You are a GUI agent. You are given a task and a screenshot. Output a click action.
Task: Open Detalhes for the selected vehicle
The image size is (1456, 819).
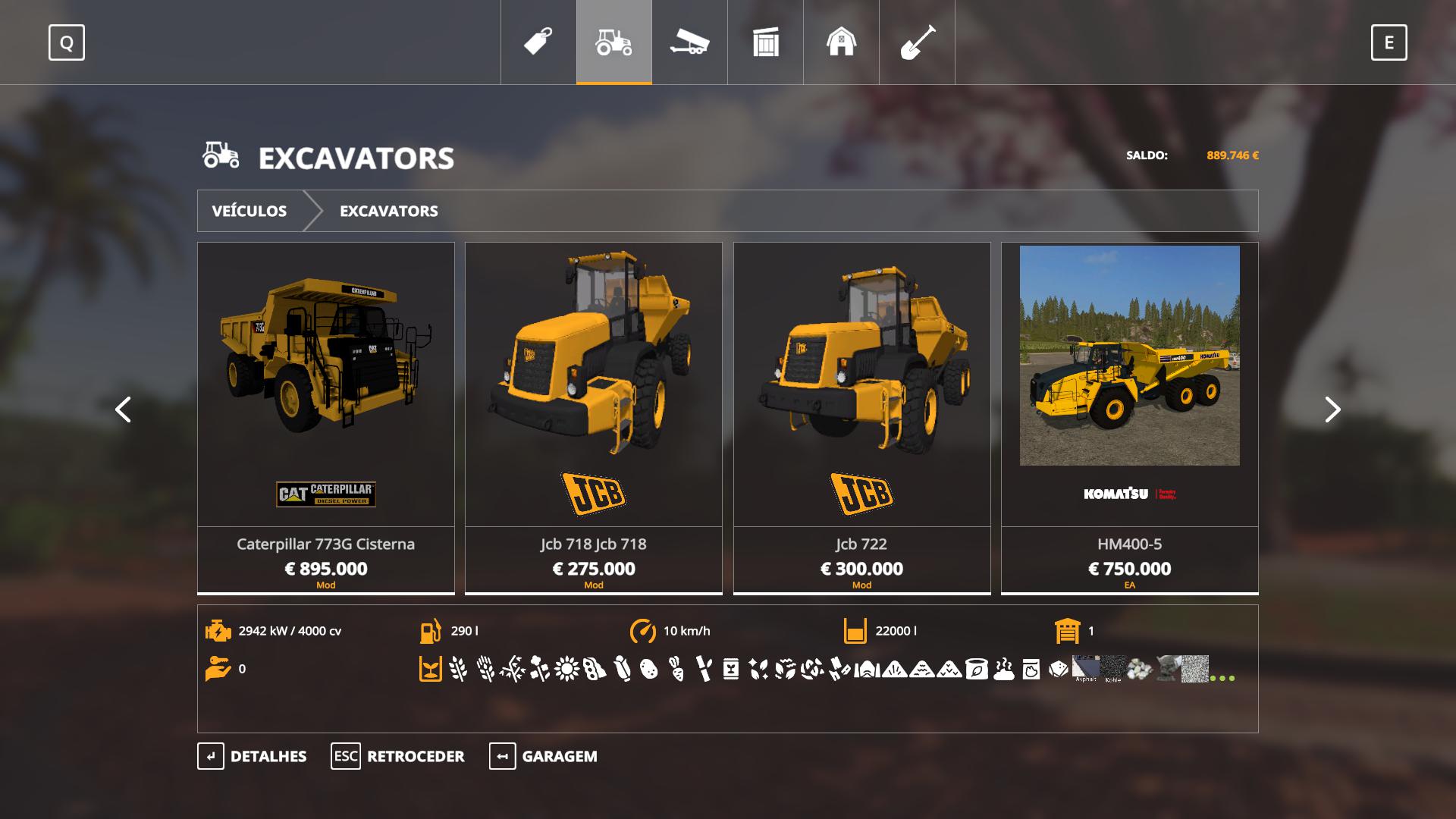pyautogui.click(x=253, y=756)
